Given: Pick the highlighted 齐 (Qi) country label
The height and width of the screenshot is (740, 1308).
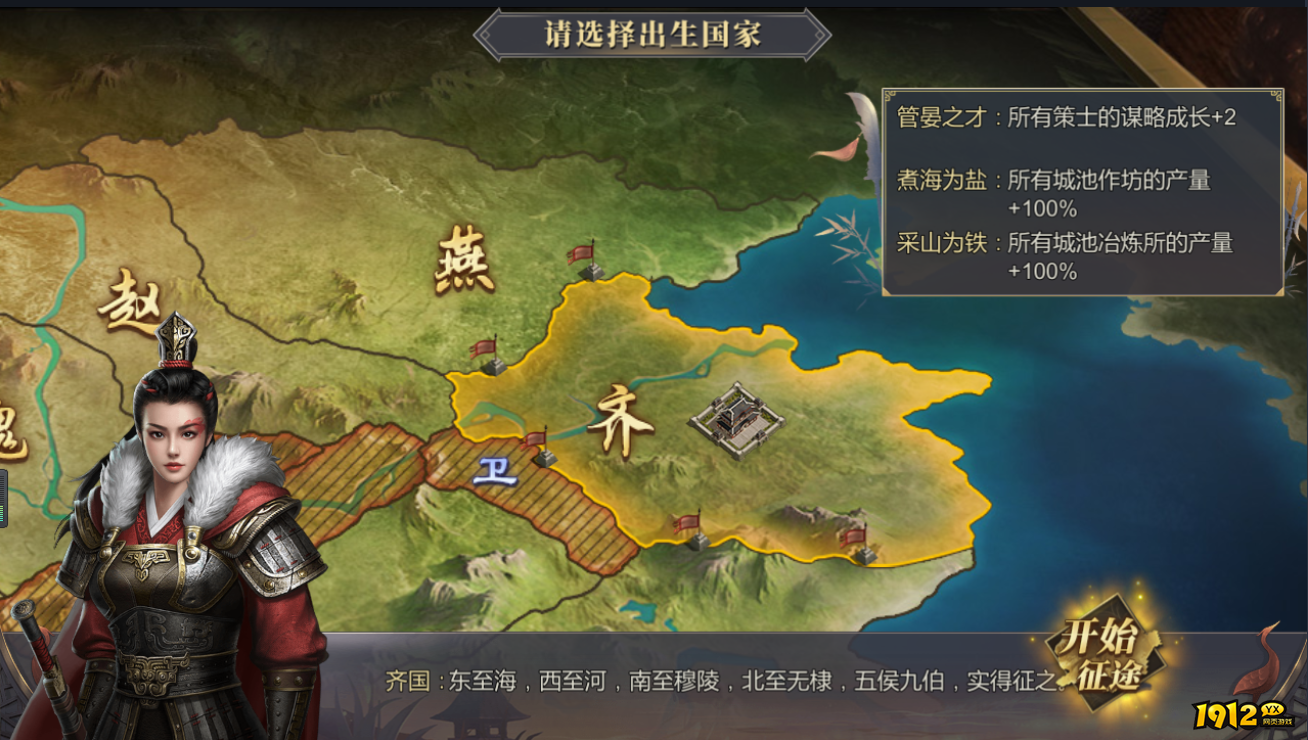Looking at the screenshot, I should click(621, 423).
